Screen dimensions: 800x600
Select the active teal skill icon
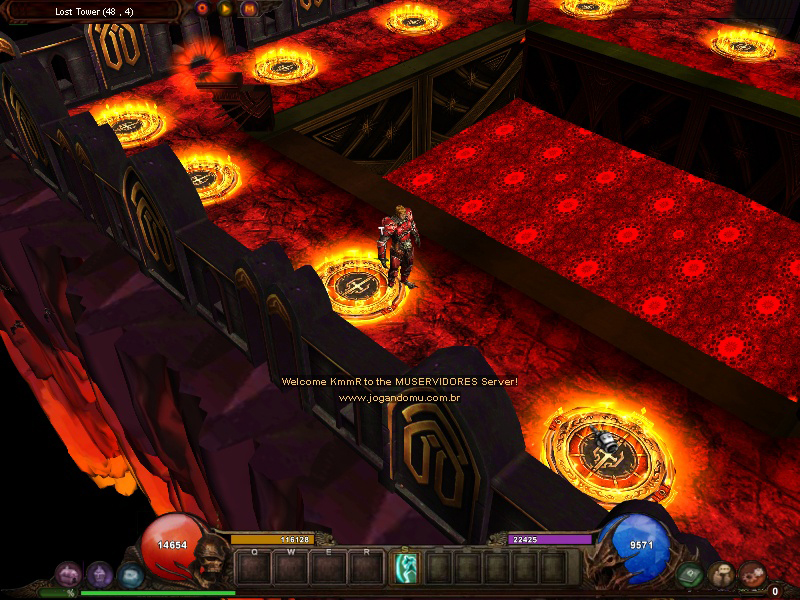tap(406, 568)
